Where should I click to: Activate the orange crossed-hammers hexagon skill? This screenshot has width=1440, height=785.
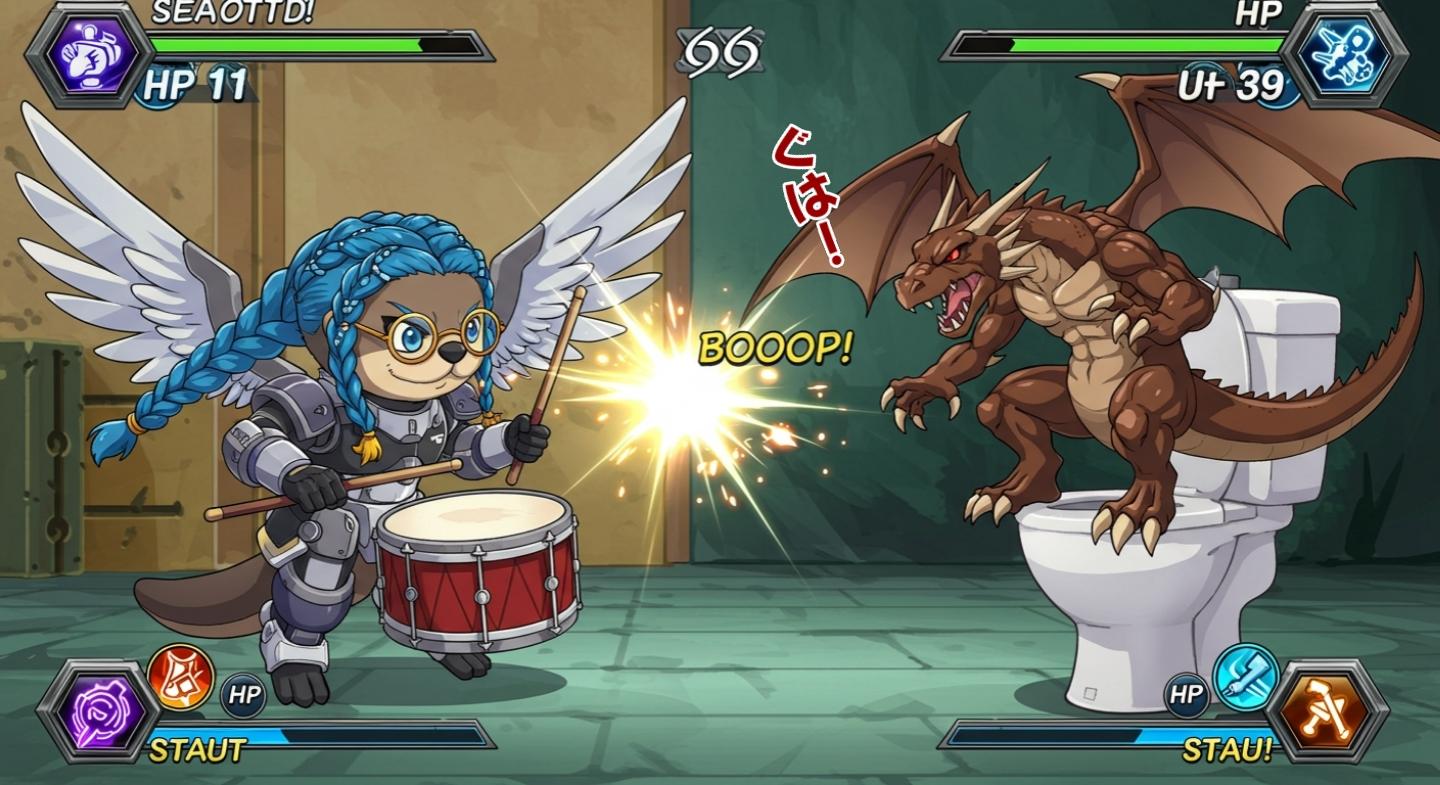(x=1327, y=711)
